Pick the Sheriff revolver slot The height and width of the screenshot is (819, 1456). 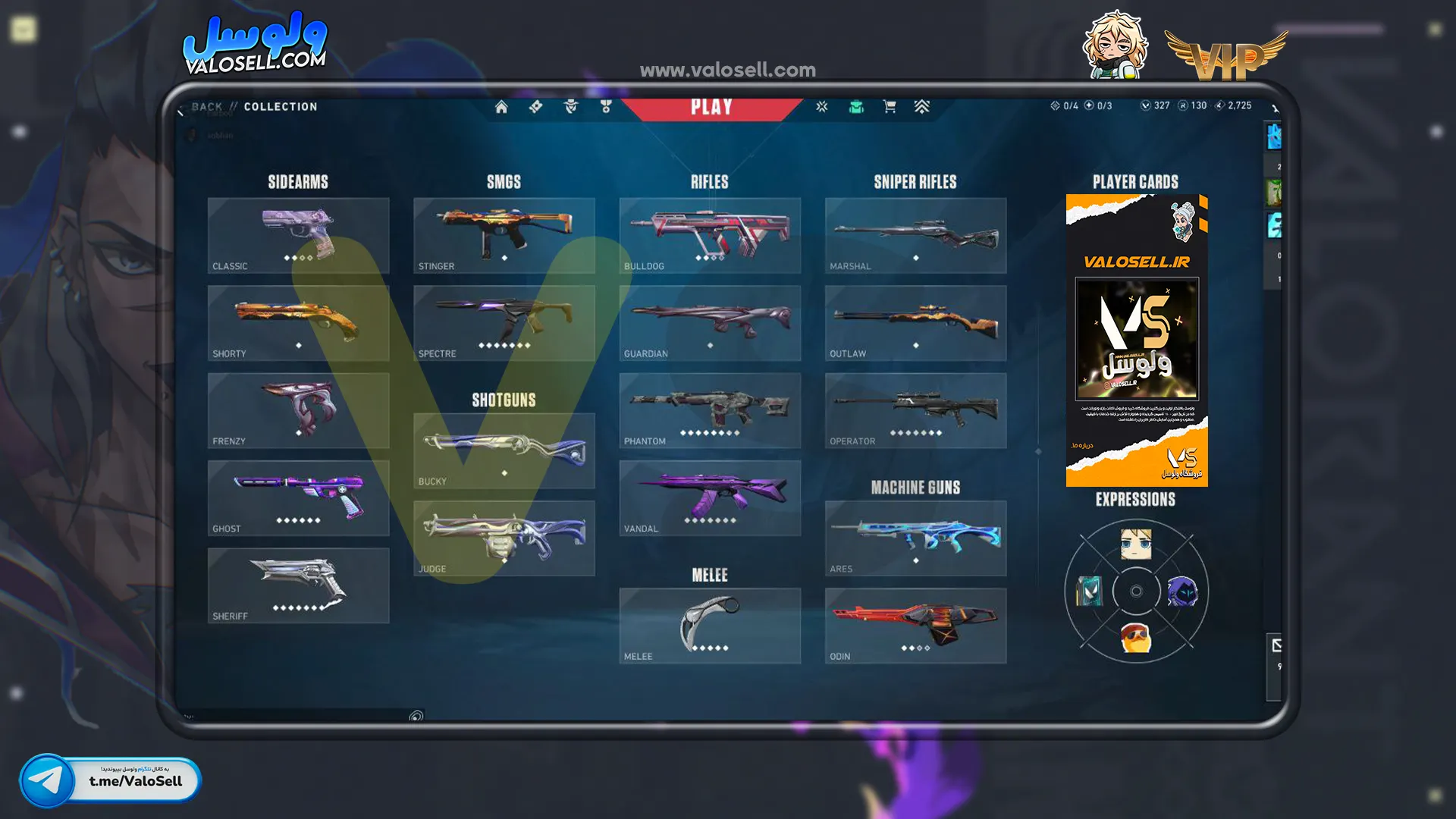coord(298,585)
